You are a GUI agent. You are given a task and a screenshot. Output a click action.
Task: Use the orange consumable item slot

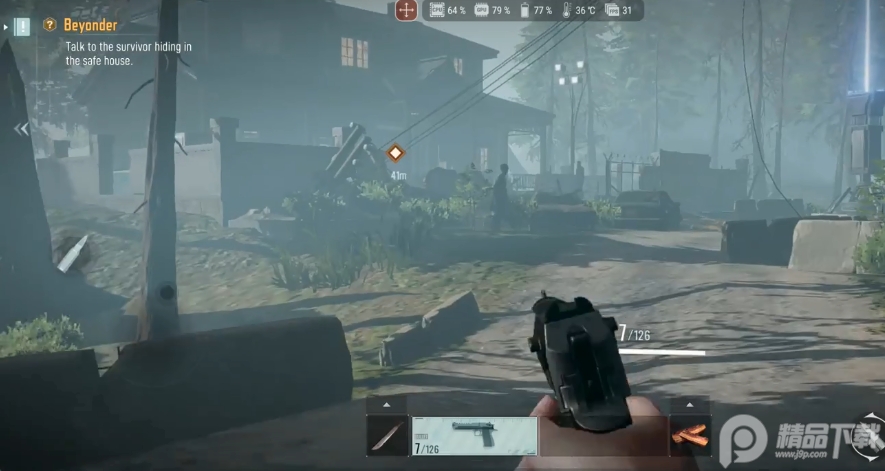tap(689, 436)
